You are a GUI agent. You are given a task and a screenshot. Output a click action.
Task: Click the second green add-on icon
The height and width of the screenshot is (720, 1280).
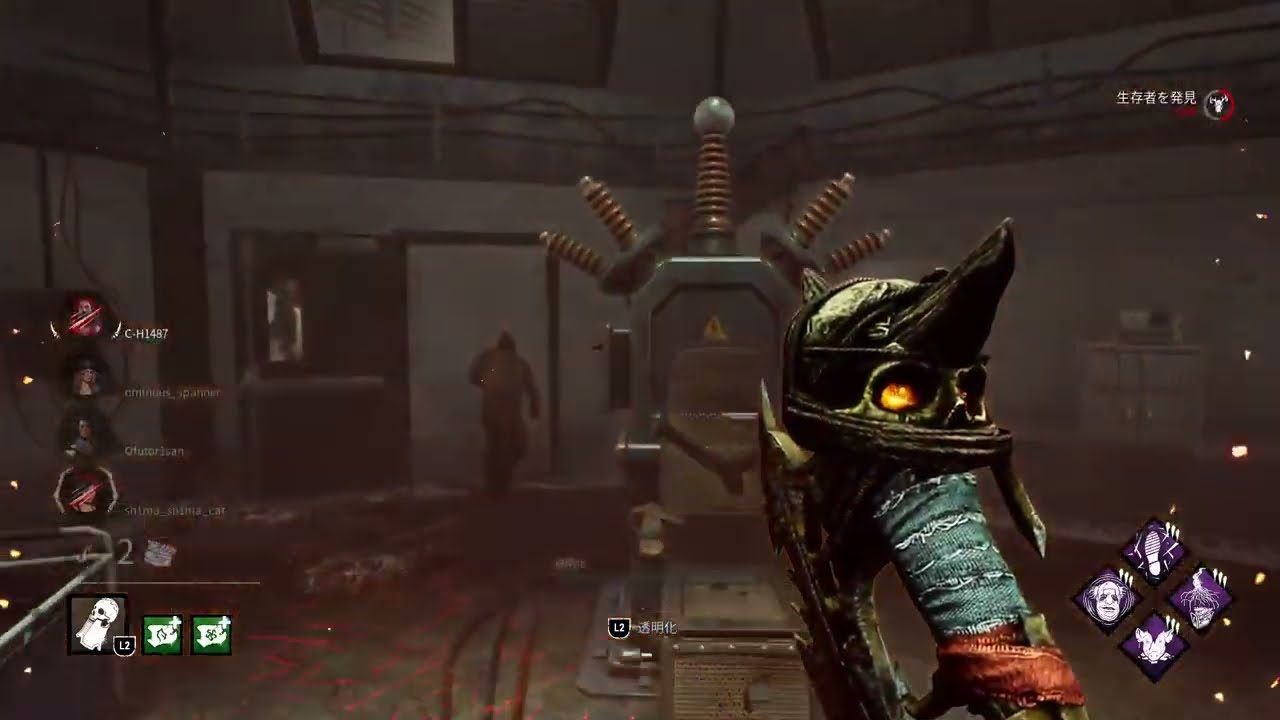[211, 635]
